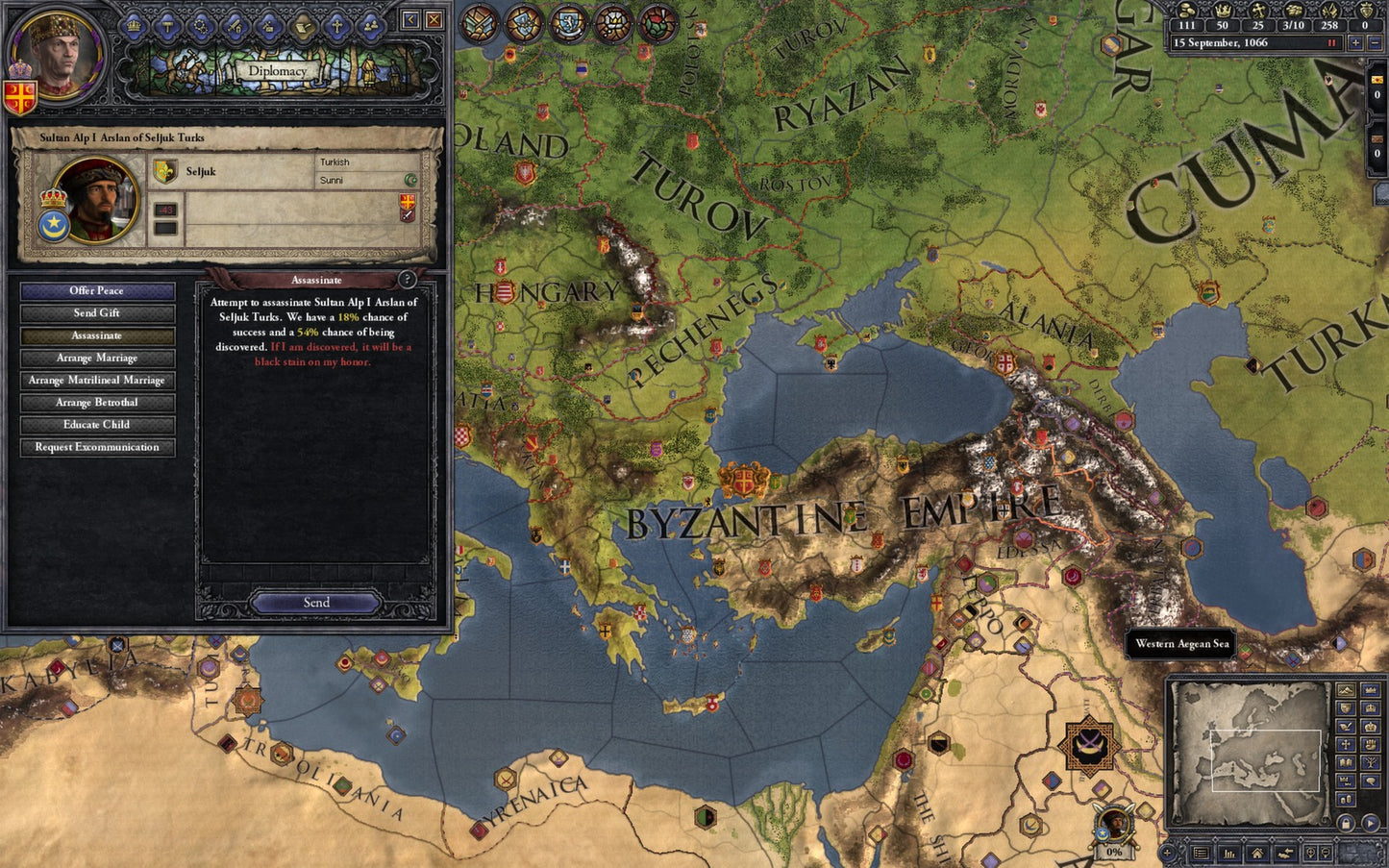Unpause the game with the pause indicator
This screenshot has width=1389, height=868.
(x=1331, y=42)
